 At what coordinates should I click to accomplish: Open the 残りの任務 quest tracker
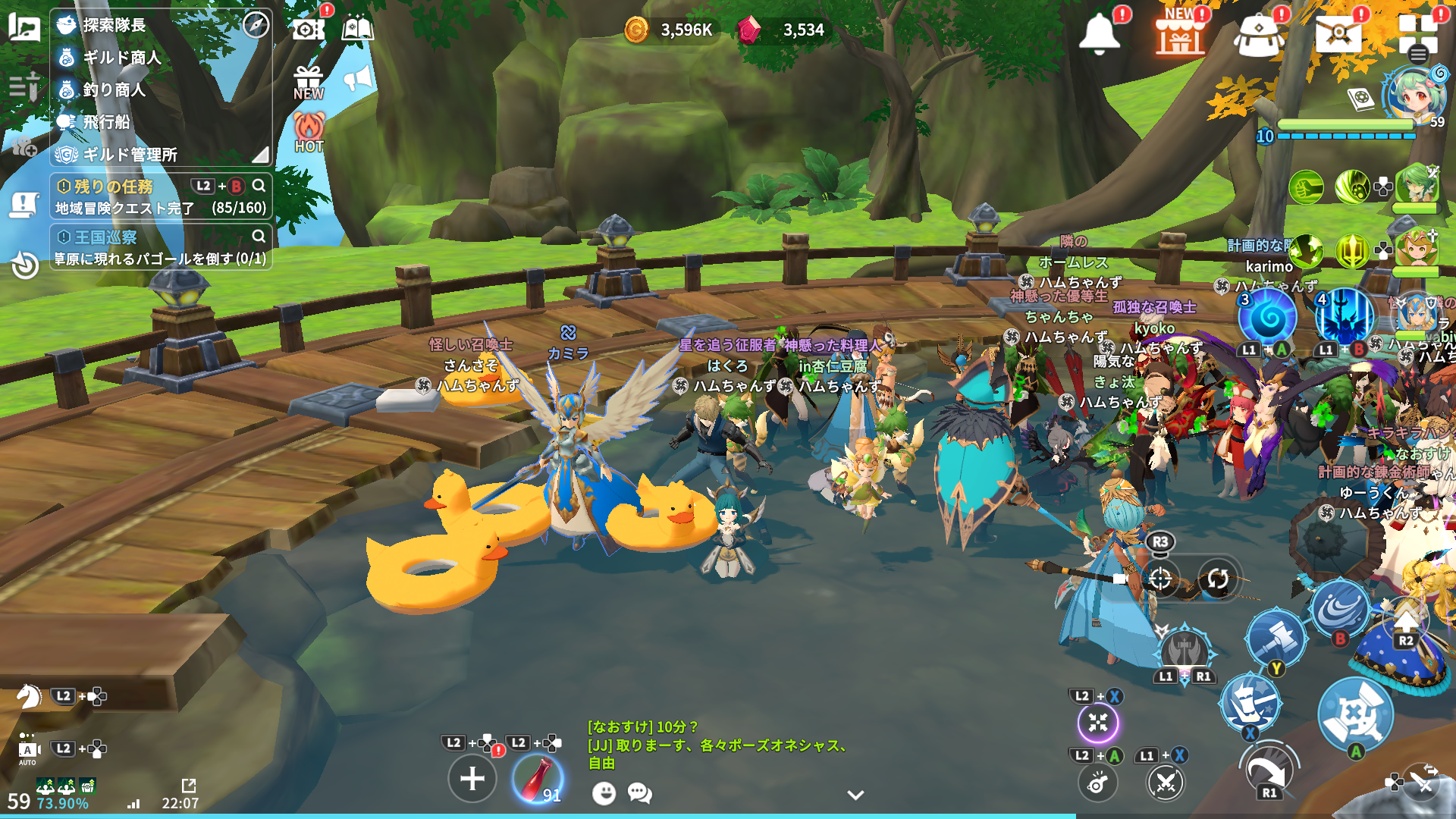(x=114, y=187)
